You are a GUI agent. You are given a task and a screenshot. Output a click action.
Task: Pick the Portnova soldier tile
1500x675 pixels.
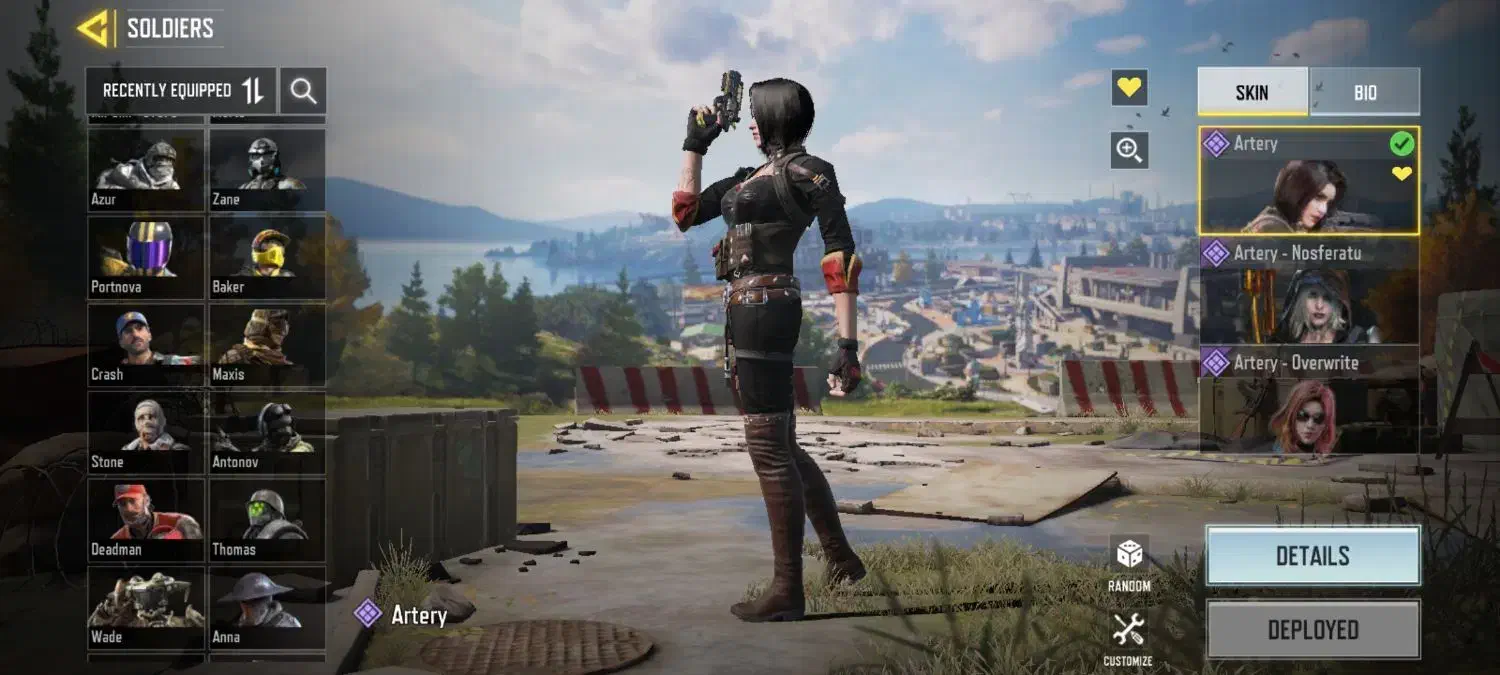click(146, 257)
